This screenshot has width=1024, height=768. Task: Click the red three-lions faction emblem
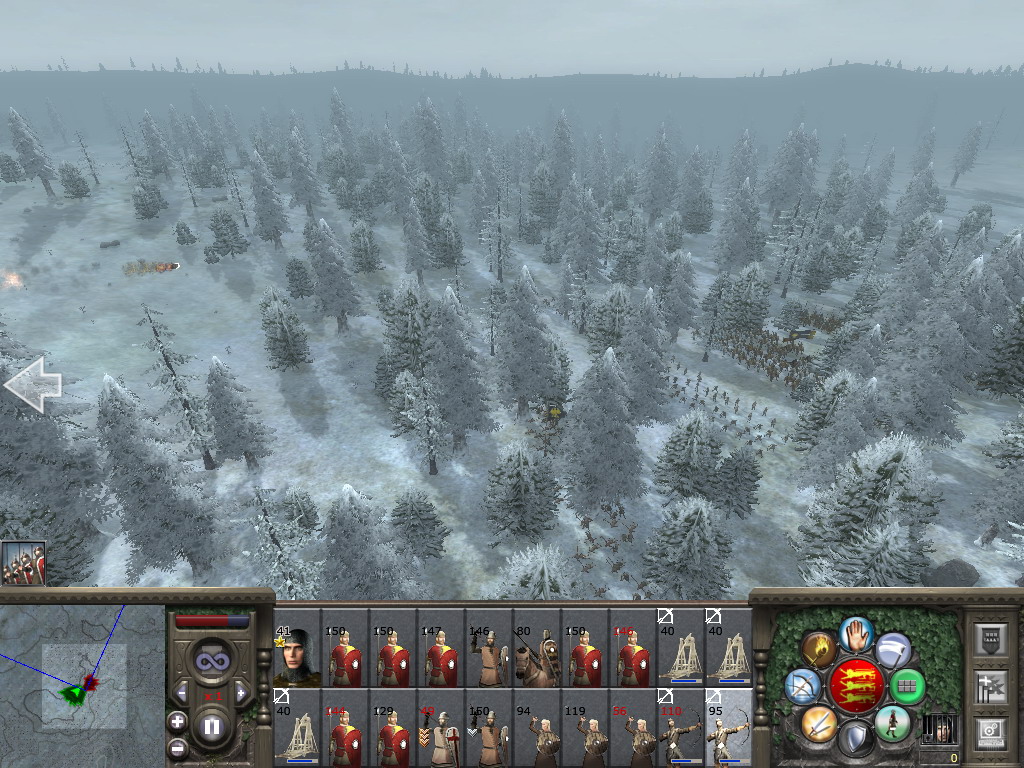click(856, 686)
